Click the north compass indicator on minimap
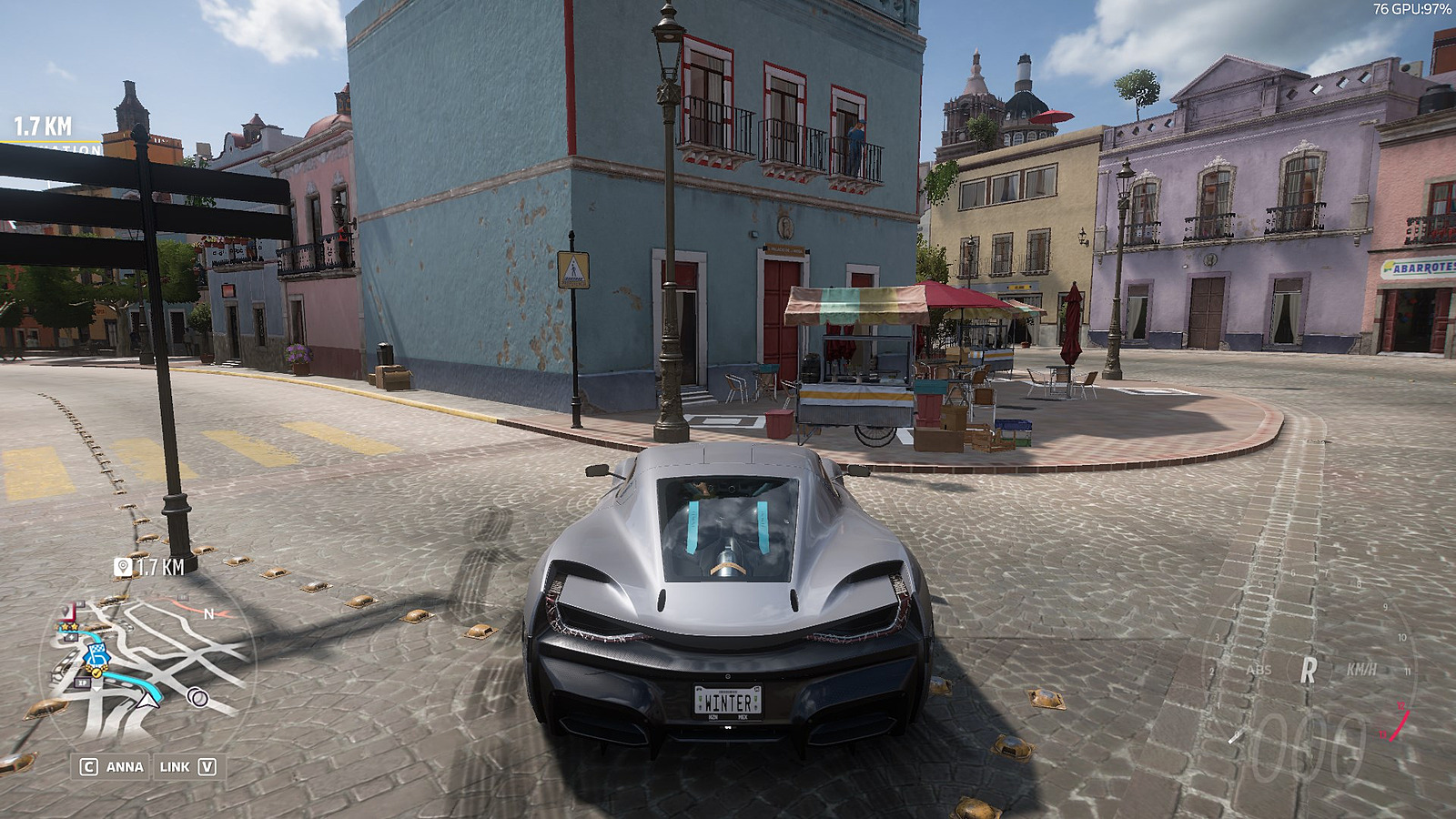This screenshot has width=1456, height=819. pyautogui.click(x=208, y=614)
